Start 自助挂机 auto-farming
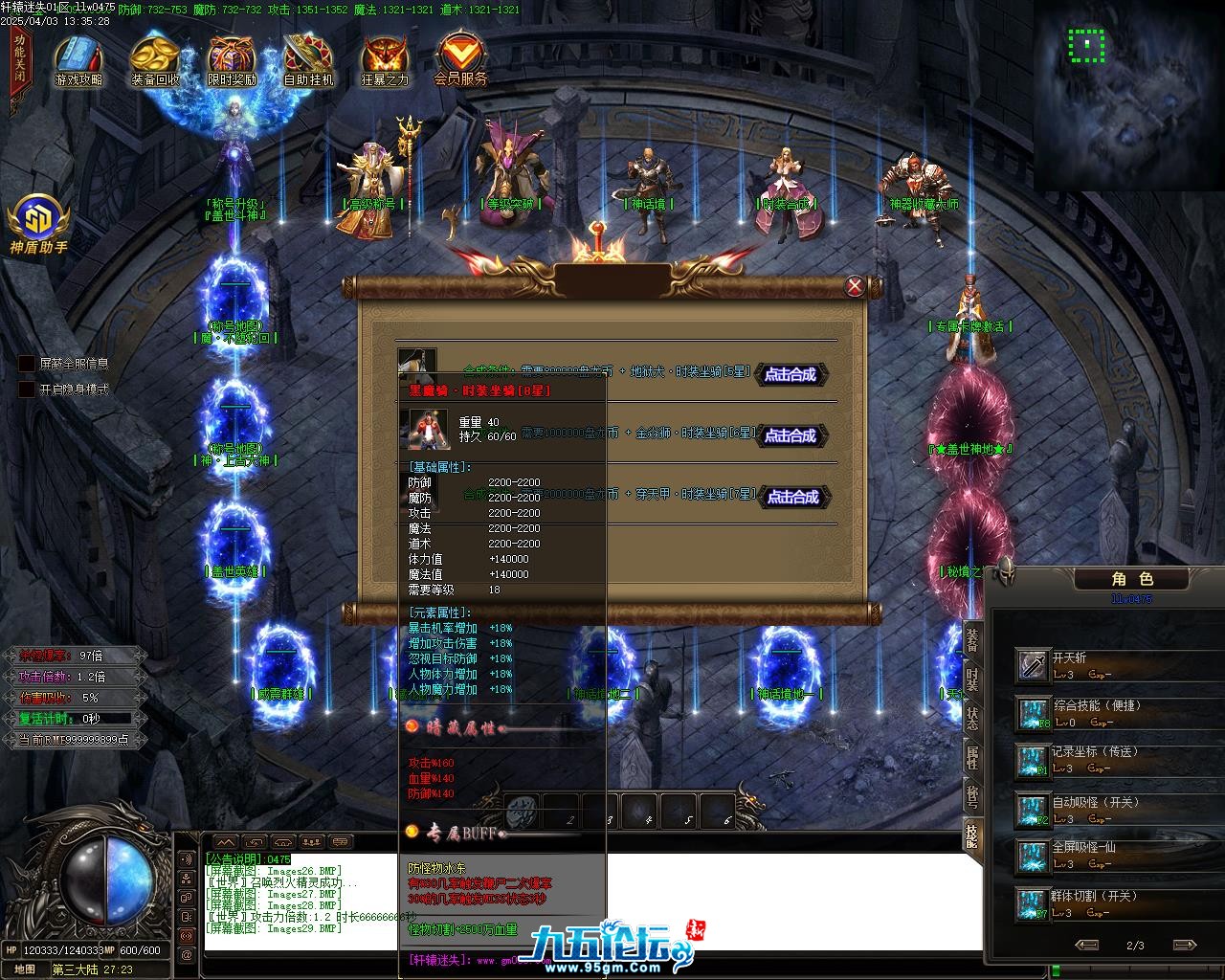The image size is (1225, 980). coord(308,60)
